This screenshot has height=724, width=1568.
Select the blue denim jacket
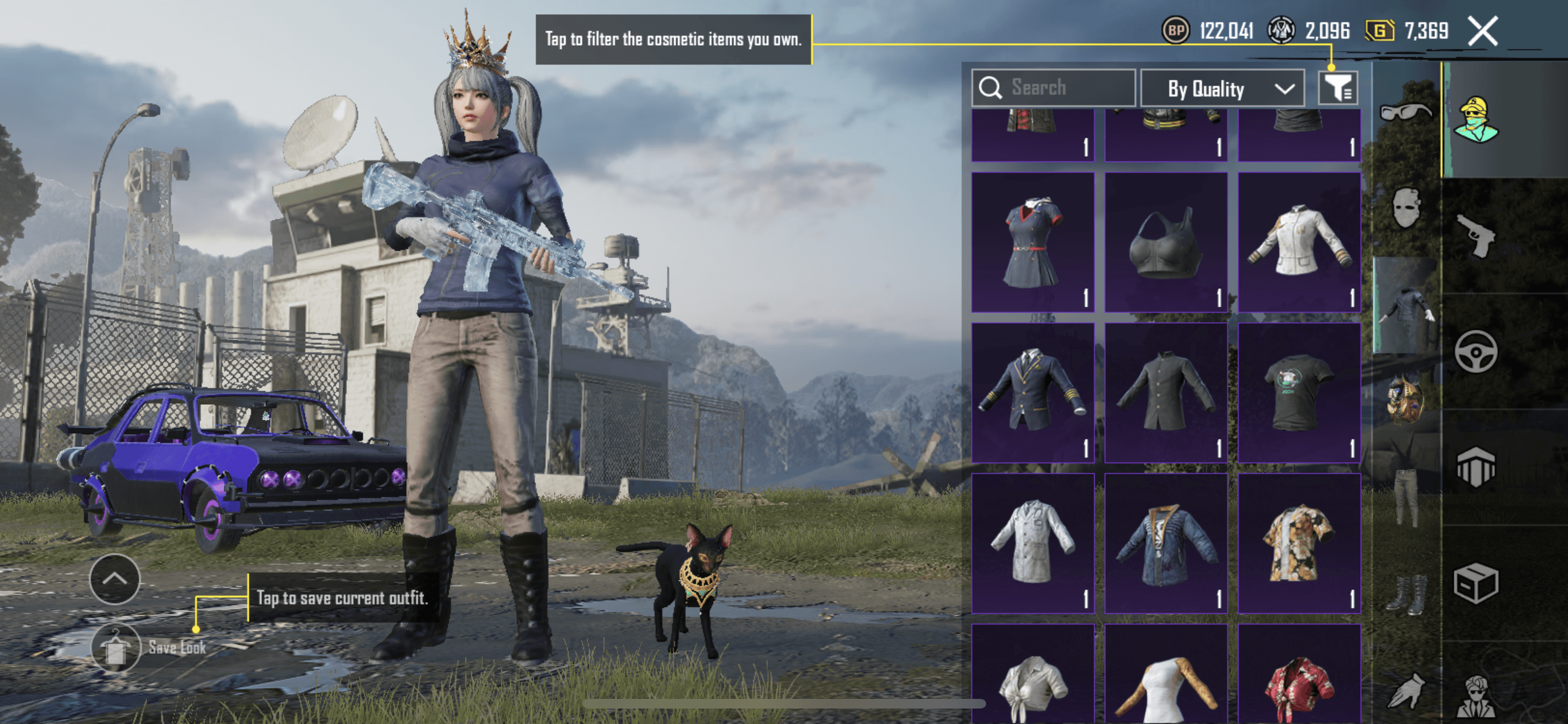(x=1166, y=543)
